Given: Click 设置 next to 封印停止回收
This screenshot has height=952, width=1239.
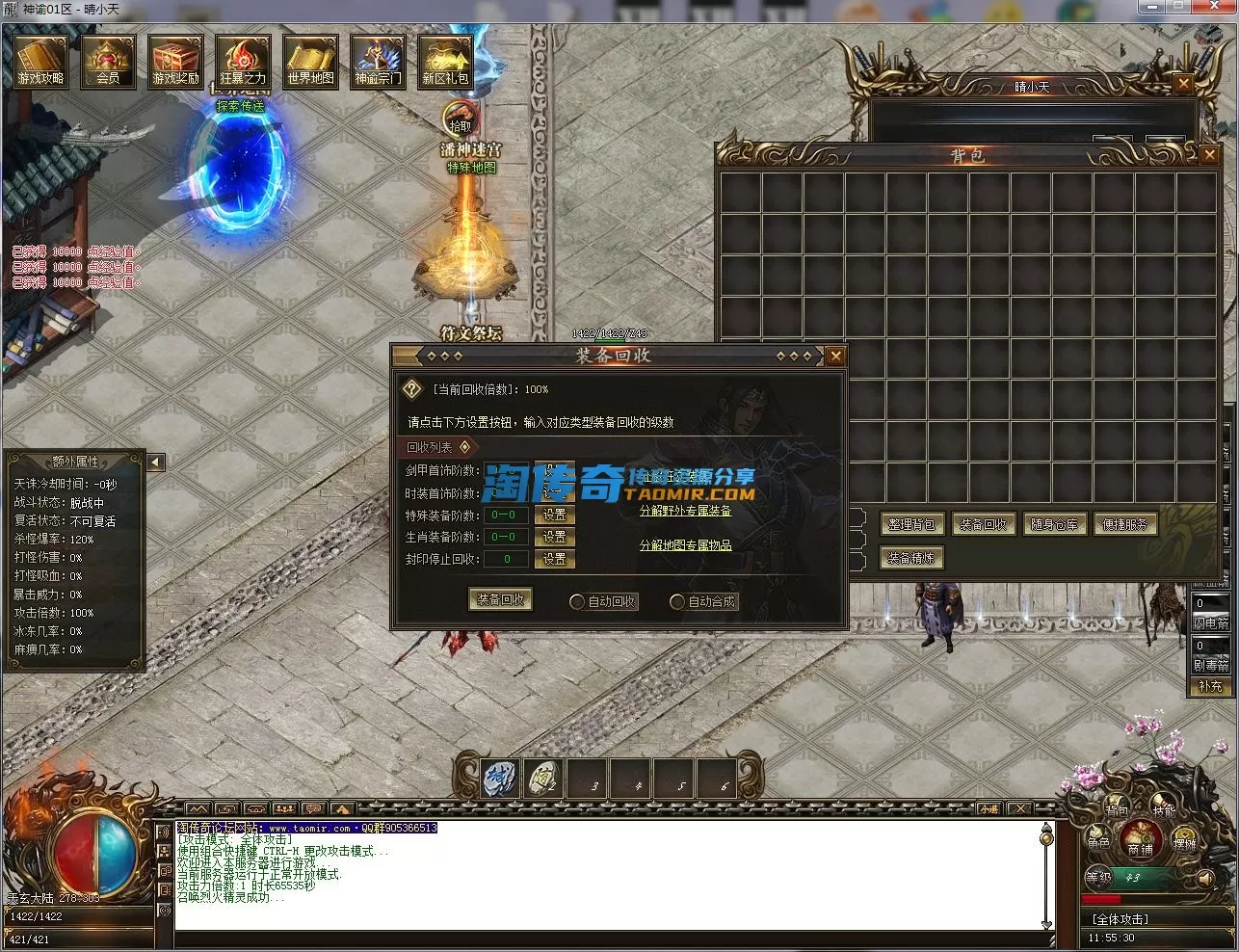Looking at the screenshot, I should (554, 559).
